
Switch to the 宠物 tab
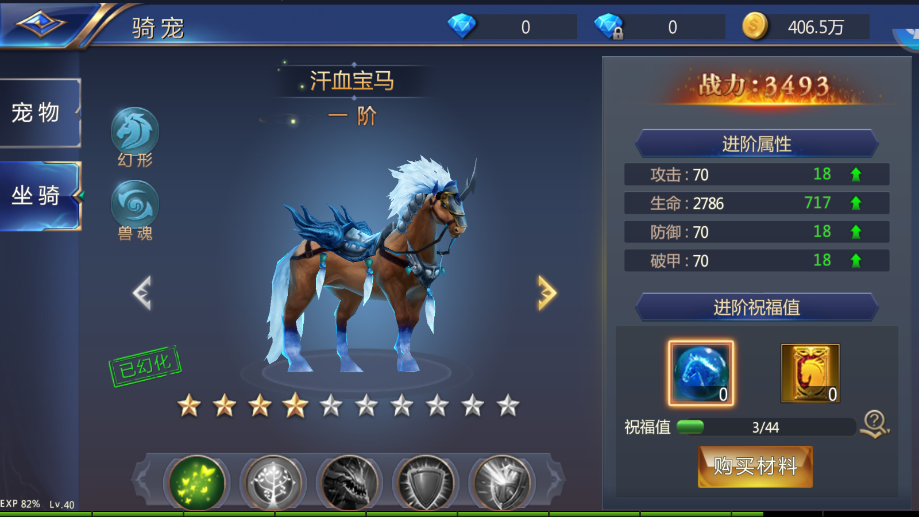tap(38, 112)
